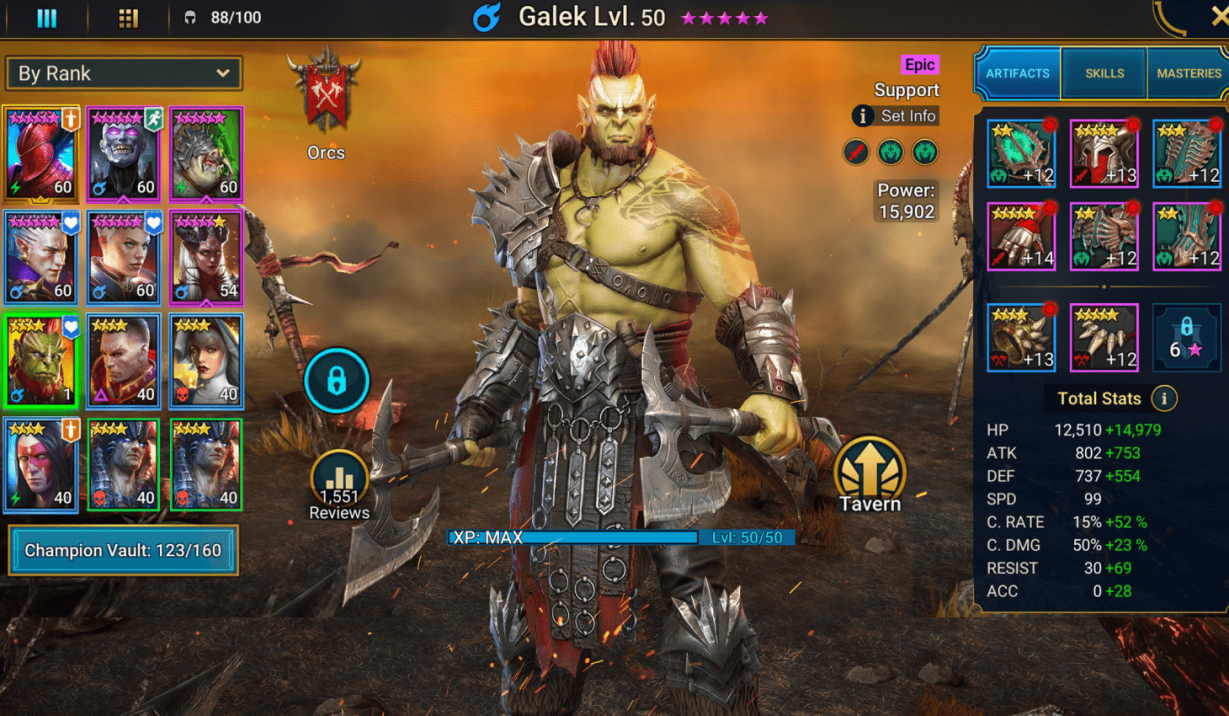Open the Masteries tab
1229x716 pixels.
tap(1188, 73)
